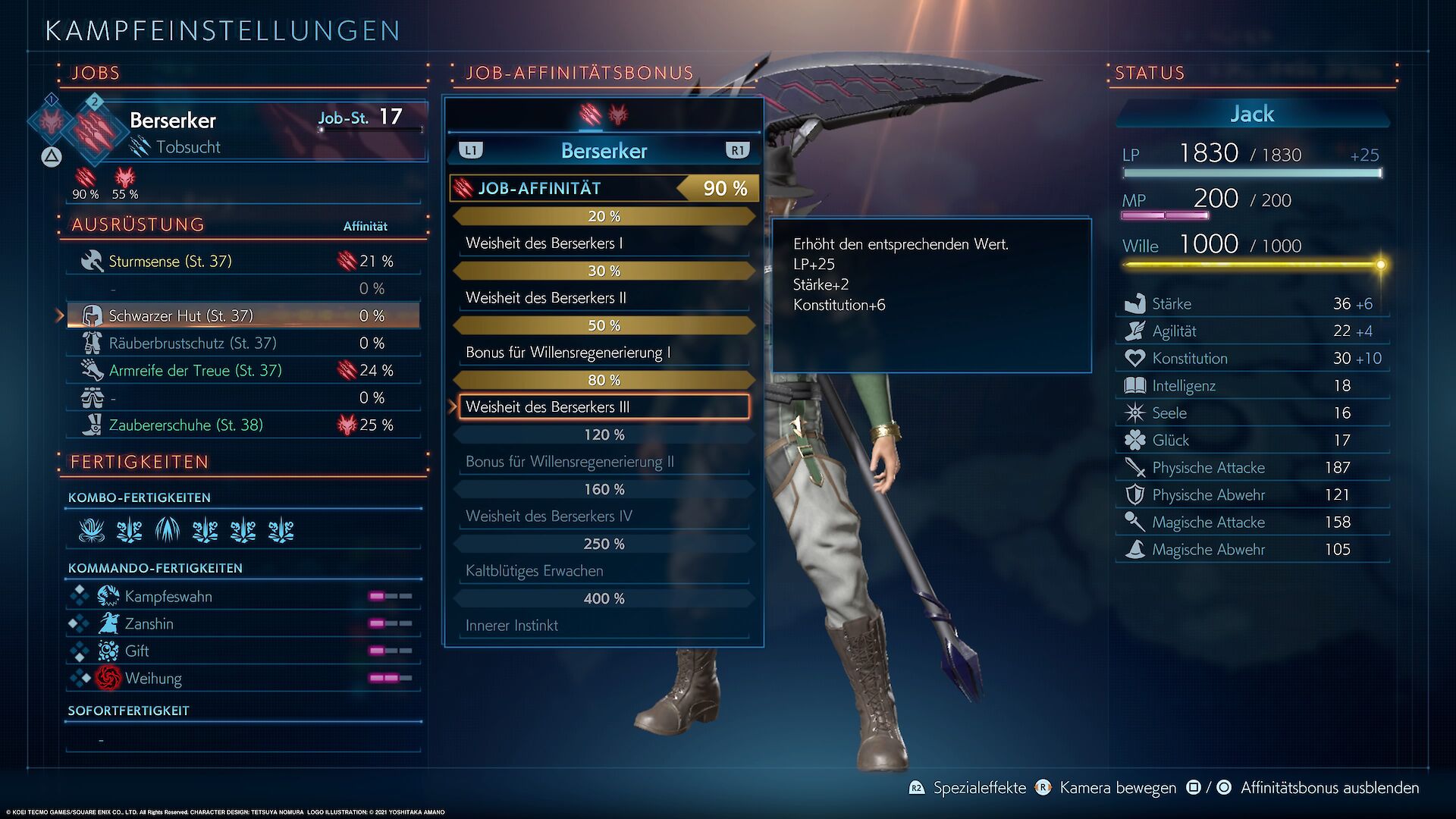Switch to the second job affinity tab
The height and width of the screenshot is (819, 1456).
(619, 115)
